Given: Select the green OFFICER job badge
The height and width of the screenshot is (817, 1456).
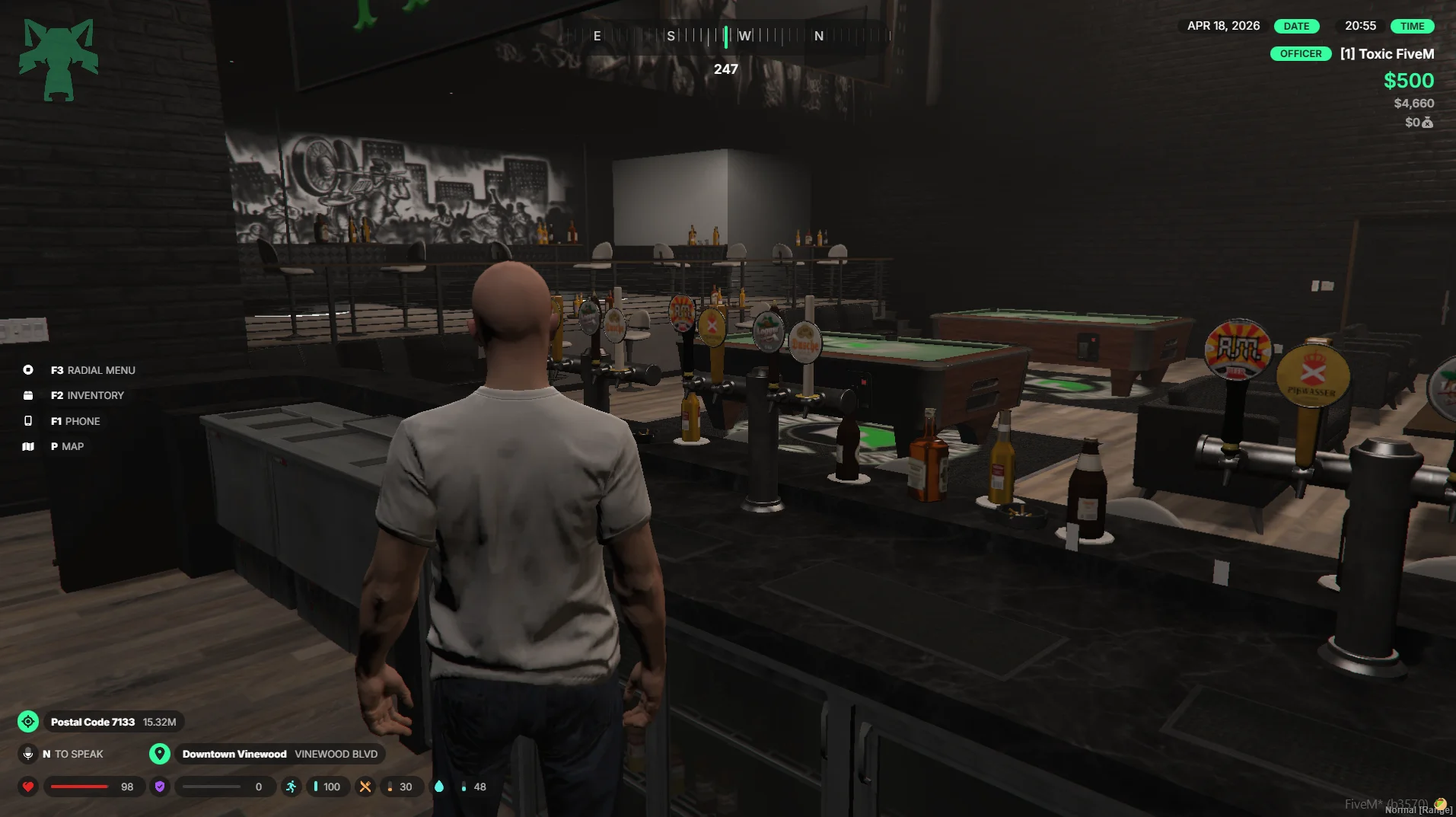Looking at the screenshot, I should [1300, 54].
